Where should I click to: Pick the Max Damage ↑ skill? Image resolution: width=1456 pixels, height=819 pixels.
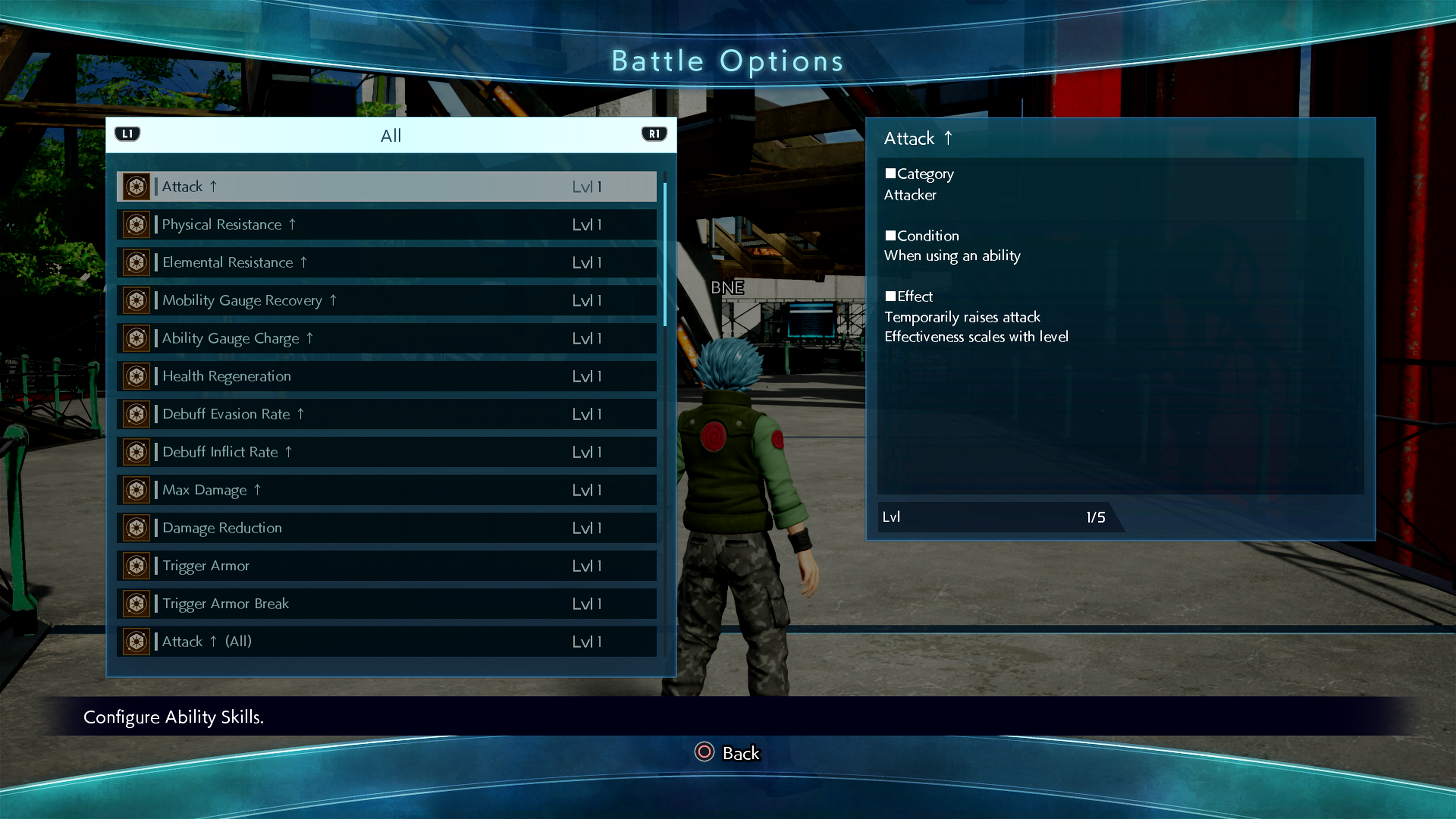point(387,490)
